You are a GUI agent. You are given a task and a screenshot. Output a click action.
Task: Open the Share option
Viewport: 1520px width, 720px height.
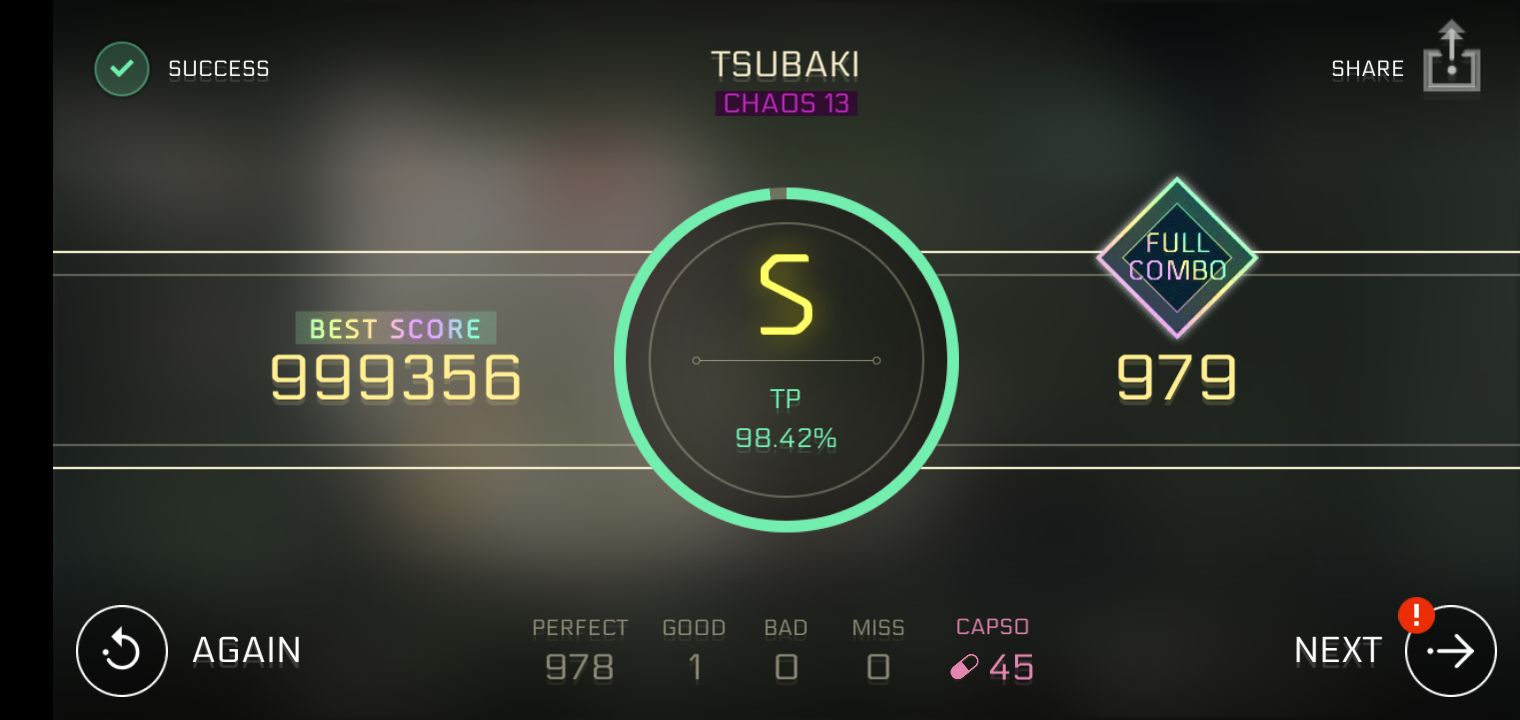(x=1366, y=68)
